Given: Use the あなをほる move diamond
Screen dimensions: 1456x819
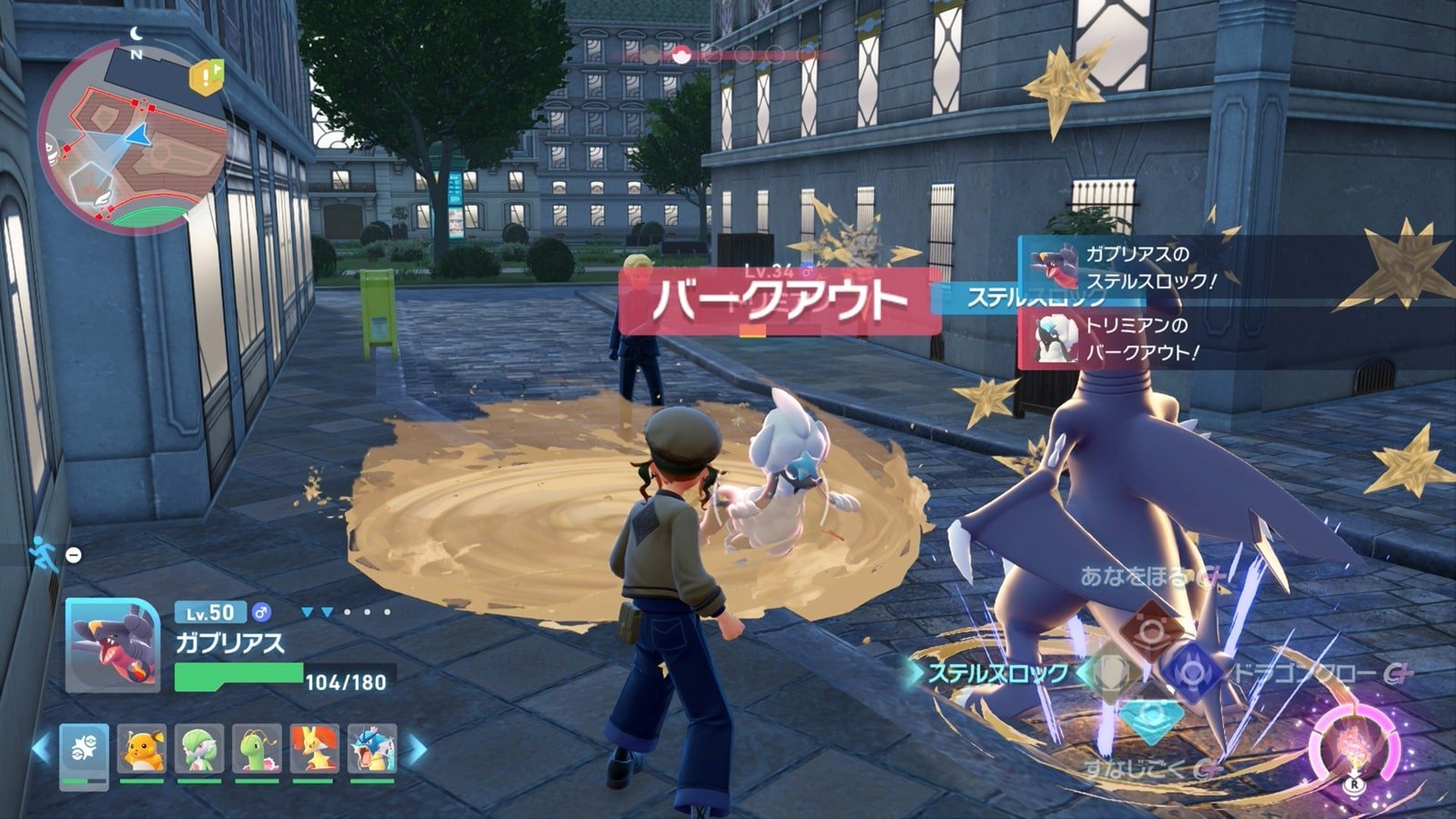Looking at the screenshot, I should pyautogui.click(x=1150, y=629).
